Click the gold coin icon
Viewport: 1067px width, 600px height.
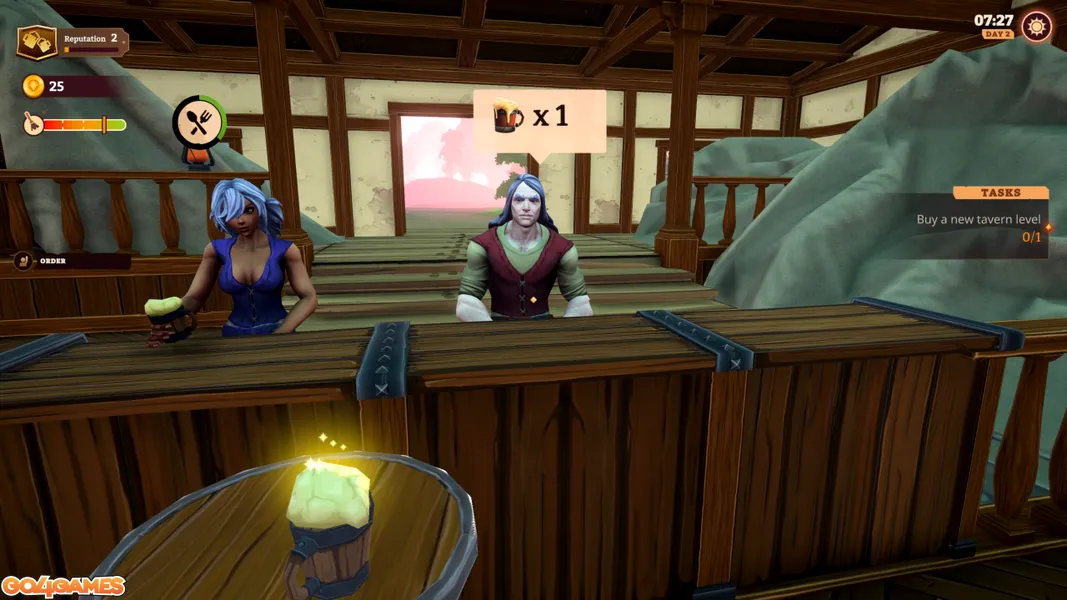33,87
